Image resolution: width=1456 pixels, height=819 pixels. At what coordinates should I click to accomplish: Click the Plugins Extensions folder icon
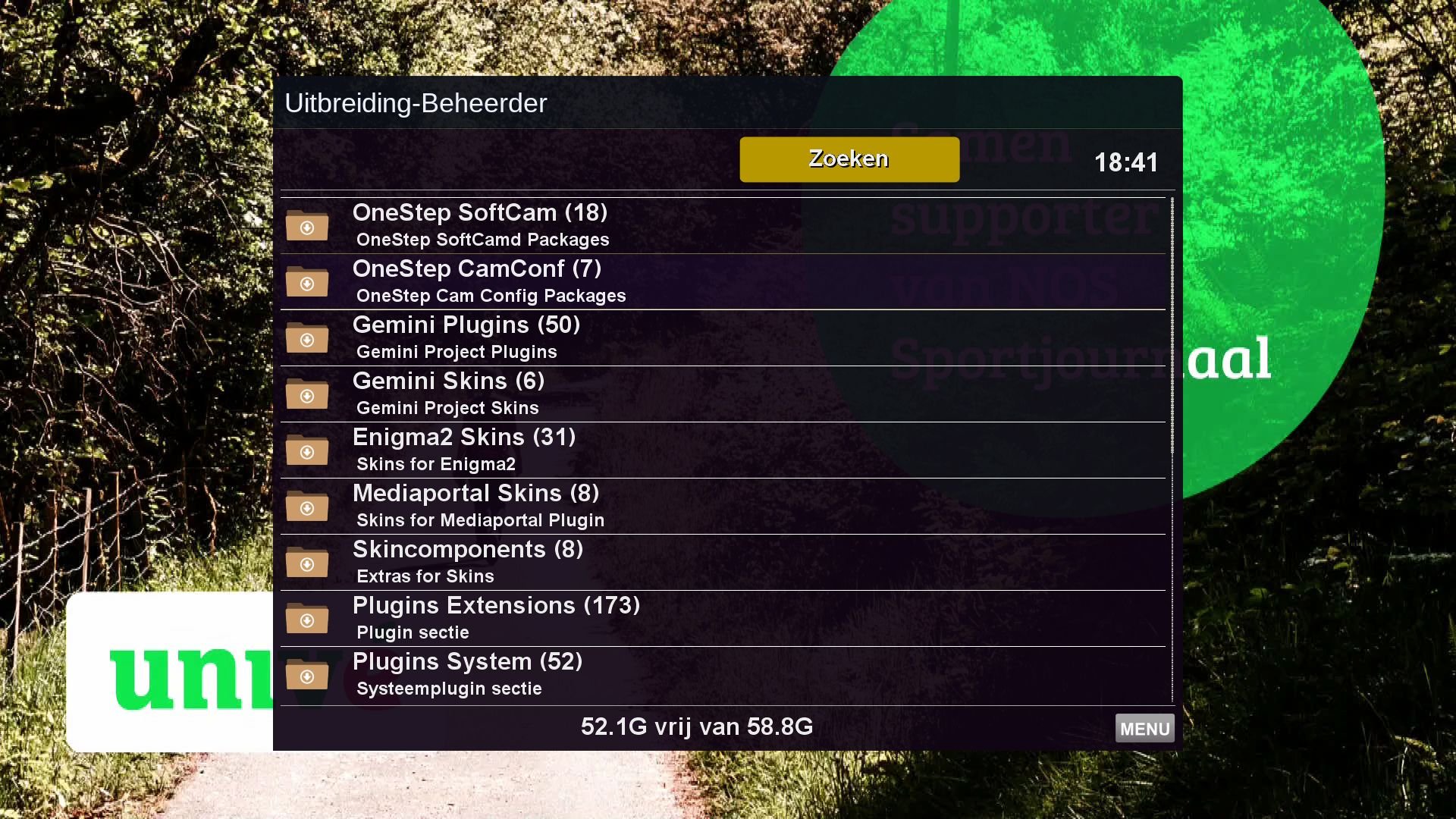tap(306, 620)
